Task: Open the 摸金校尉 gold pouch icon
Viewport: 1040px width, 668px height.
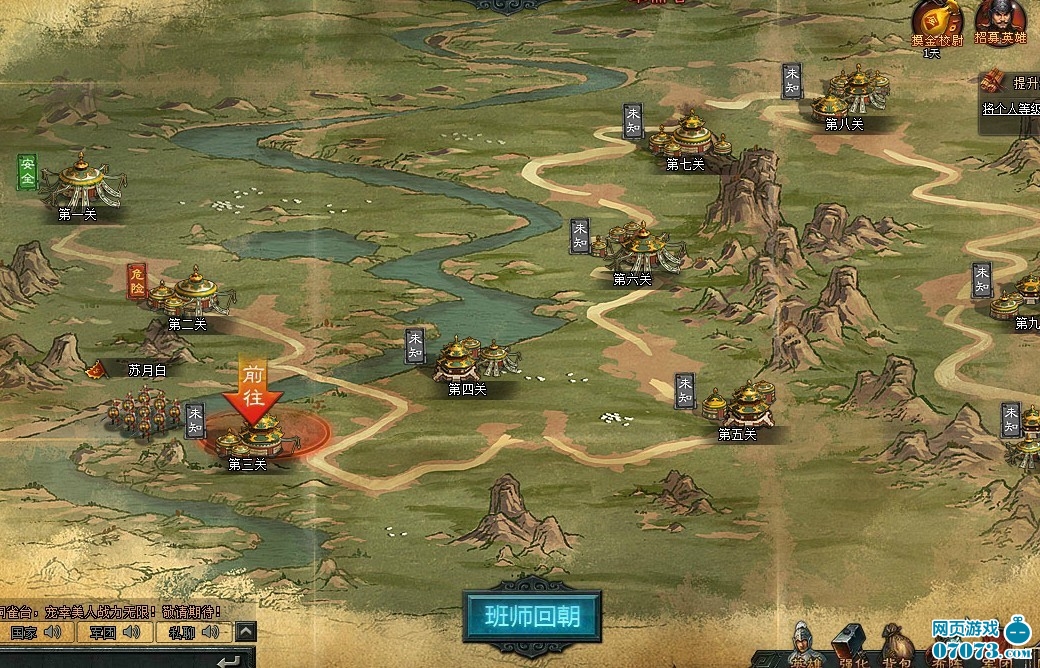Action: click(x=936, y=19)
